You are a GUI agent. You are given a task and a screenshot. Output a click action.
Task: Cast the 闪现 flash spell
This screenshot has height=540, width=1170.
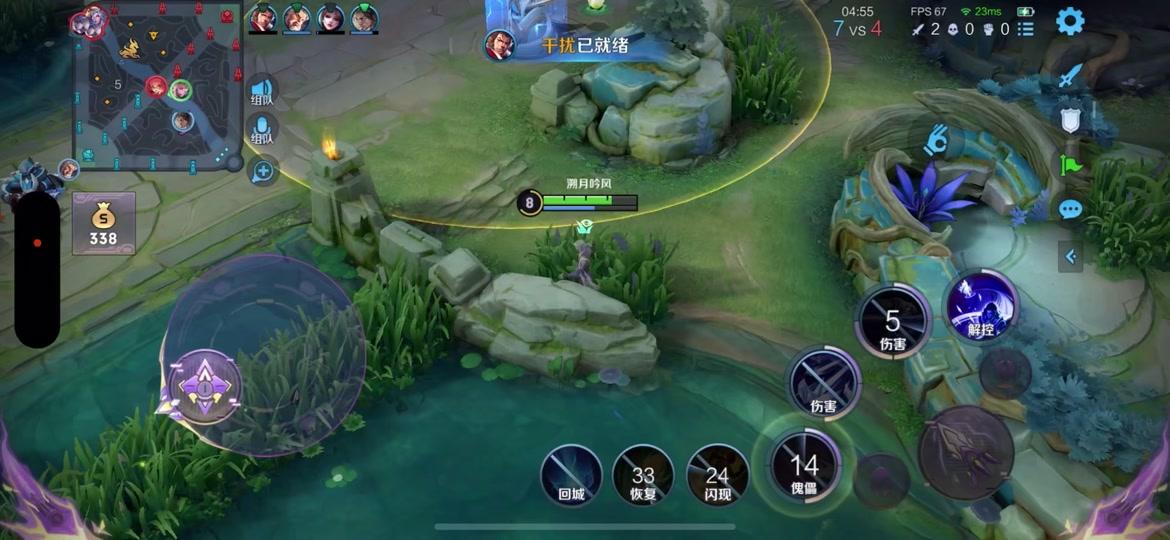[x=717, y=474]
